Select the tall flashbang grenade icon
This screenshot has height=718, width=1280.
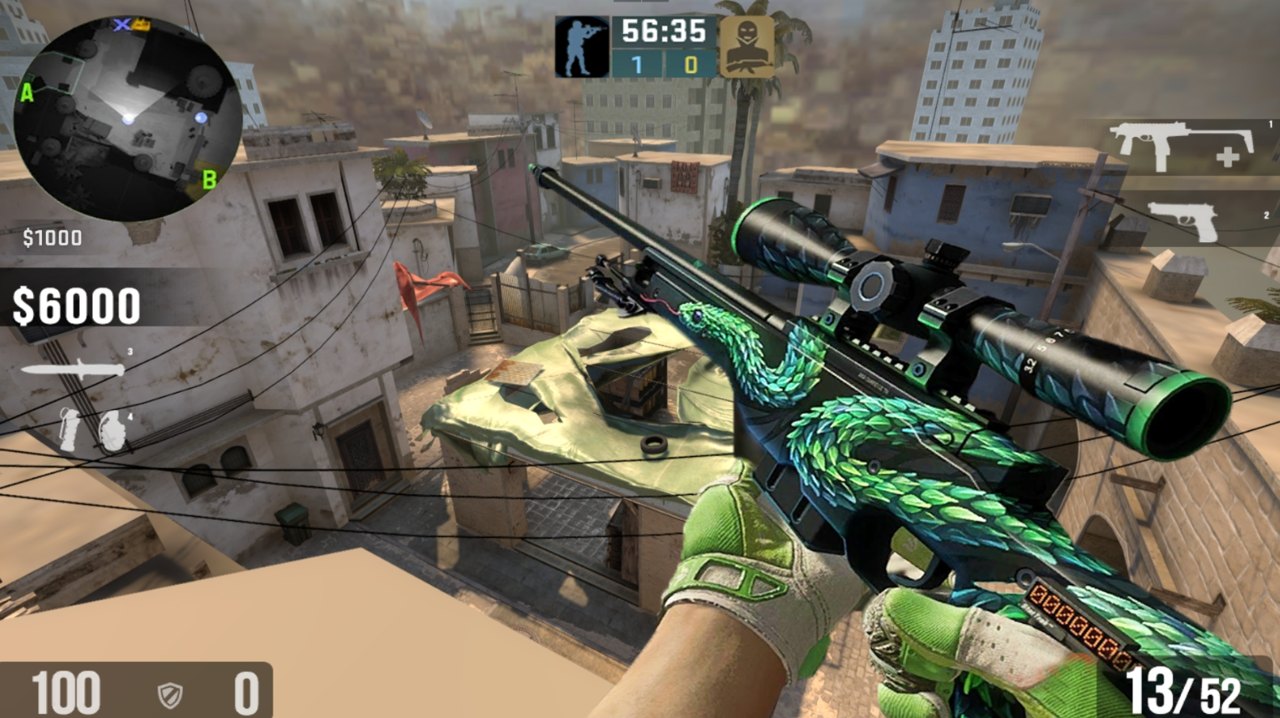(x=69, y=428)
